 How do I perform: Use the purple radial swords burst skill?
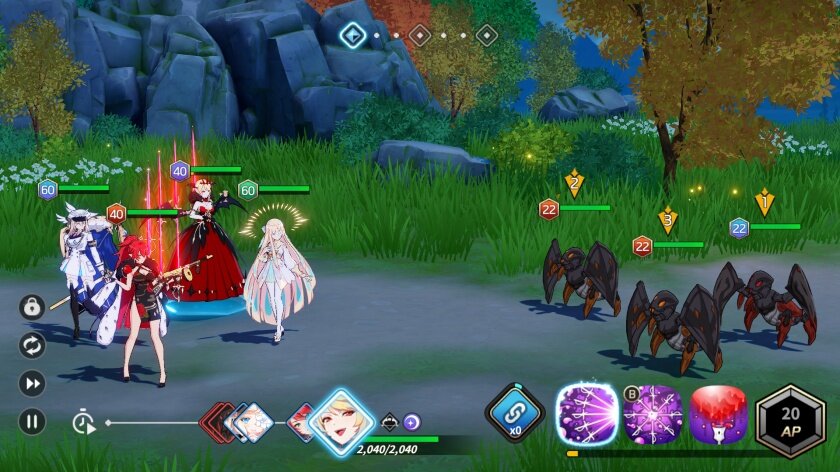tap(653, 413)
